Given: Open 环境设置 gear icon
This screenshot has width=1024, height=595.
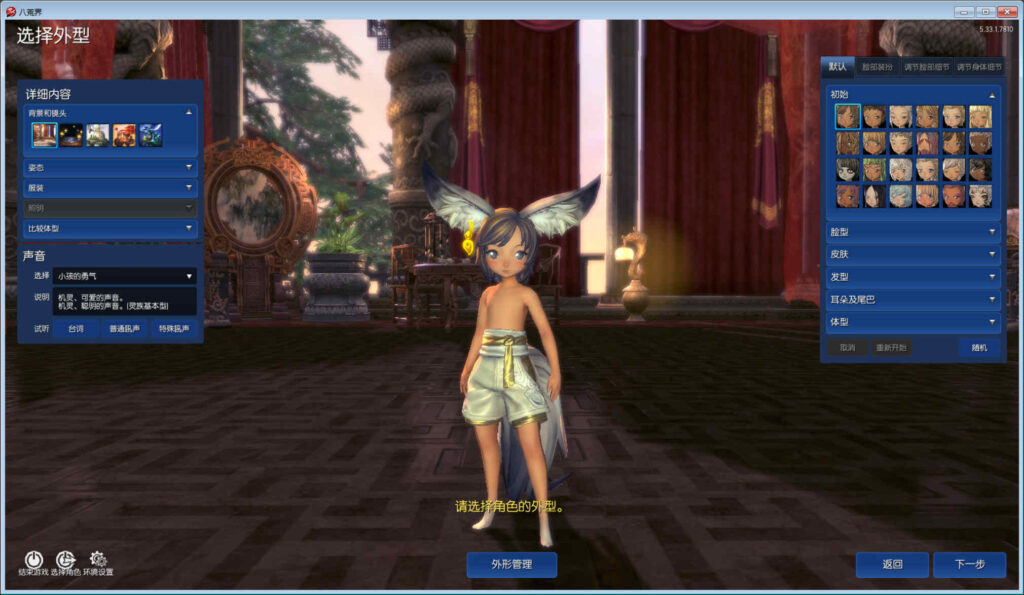Looking at the screenshot, I should point(98,560).
